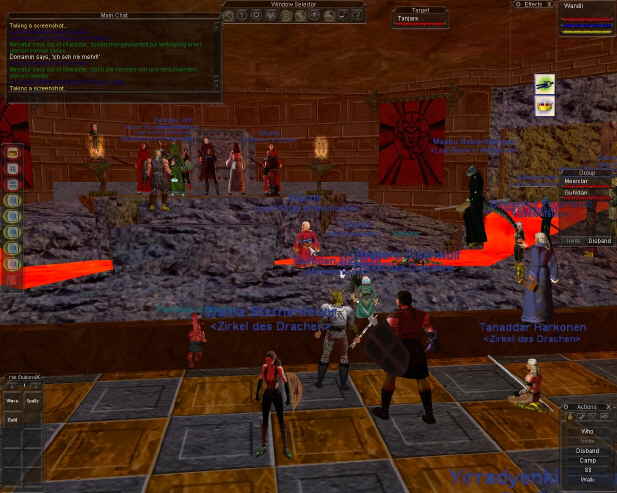Click the pink-and-yellow buff icon
Screen dimensions: 617x493
point(545,106)
